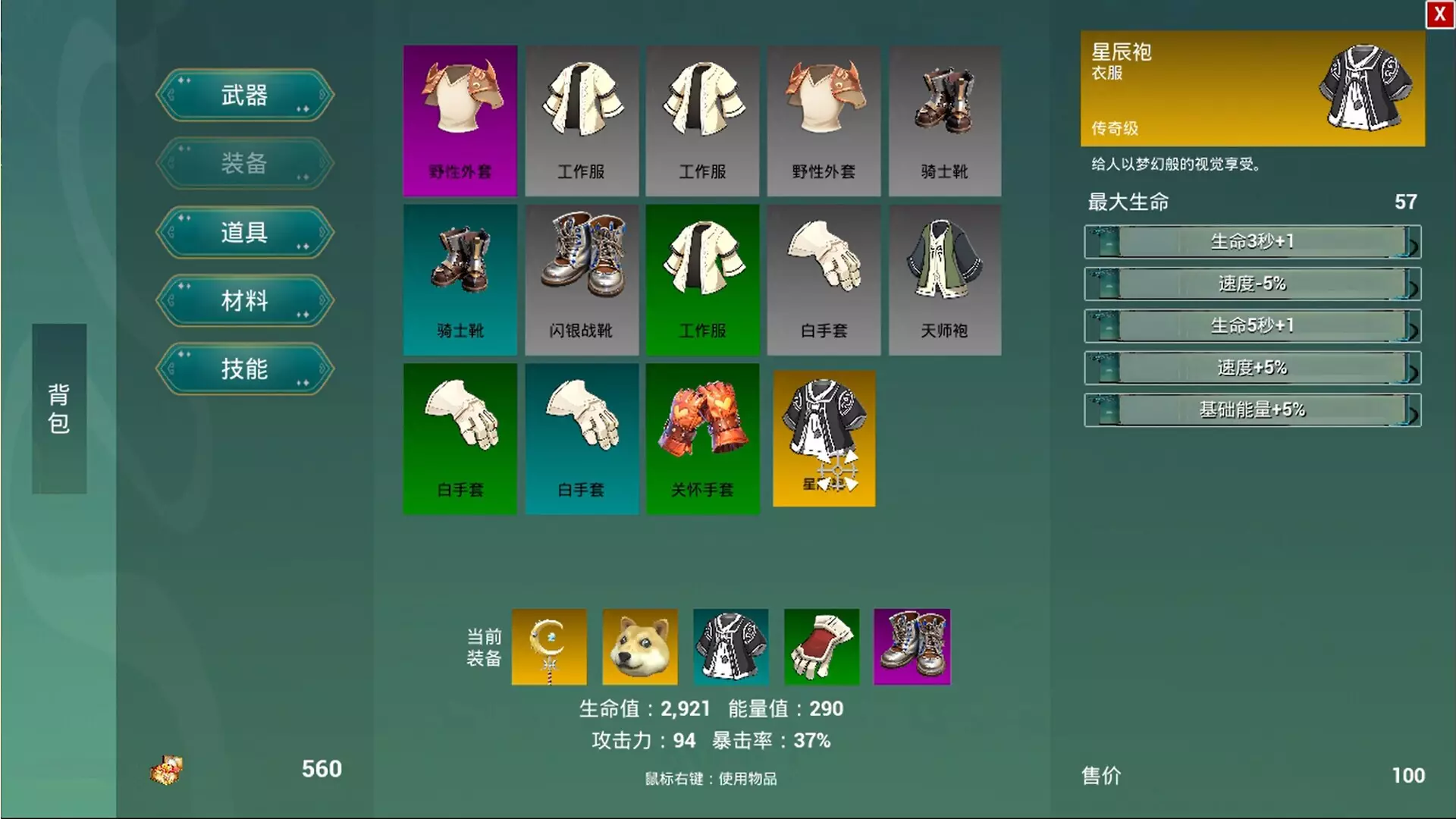
Task: Select the equipped doge head pet icon
Action: point(639,647)
